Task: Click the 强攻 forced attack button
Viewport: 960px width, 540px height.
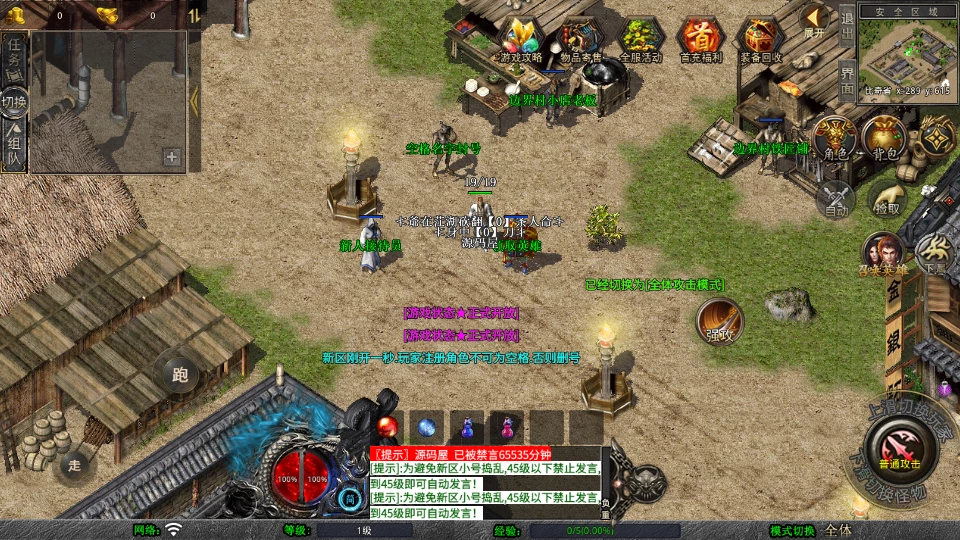Action: click(x=720, y=321)
